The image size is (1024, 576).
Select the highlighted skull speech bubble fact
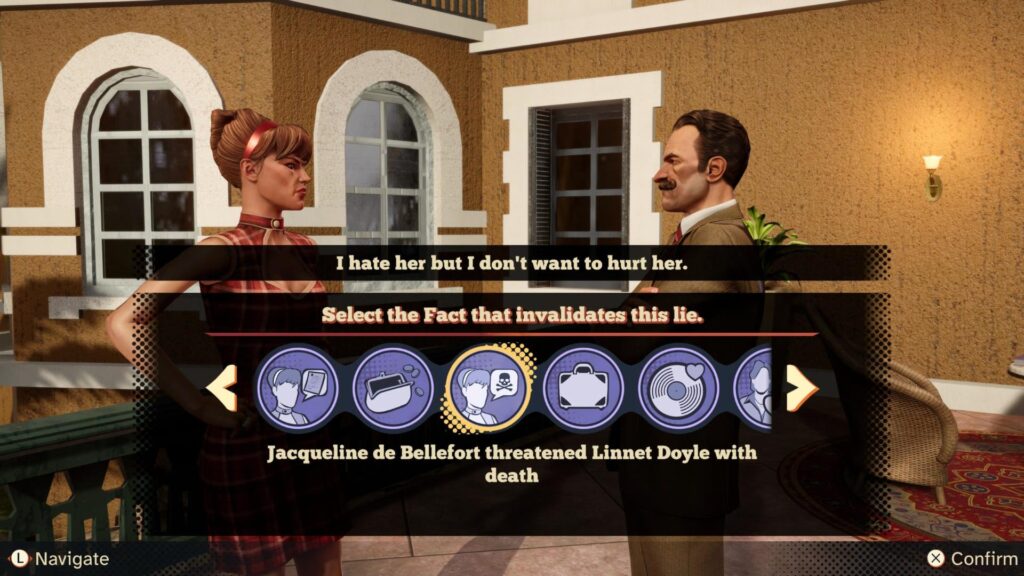pos(488,387)
